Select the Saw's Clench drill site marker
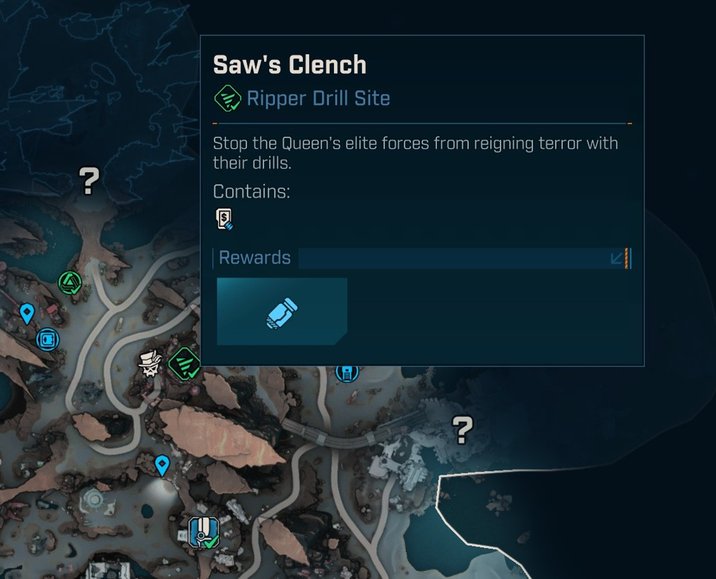The height and width of the screenshot is (579, 716). click(x=185, y=363)
